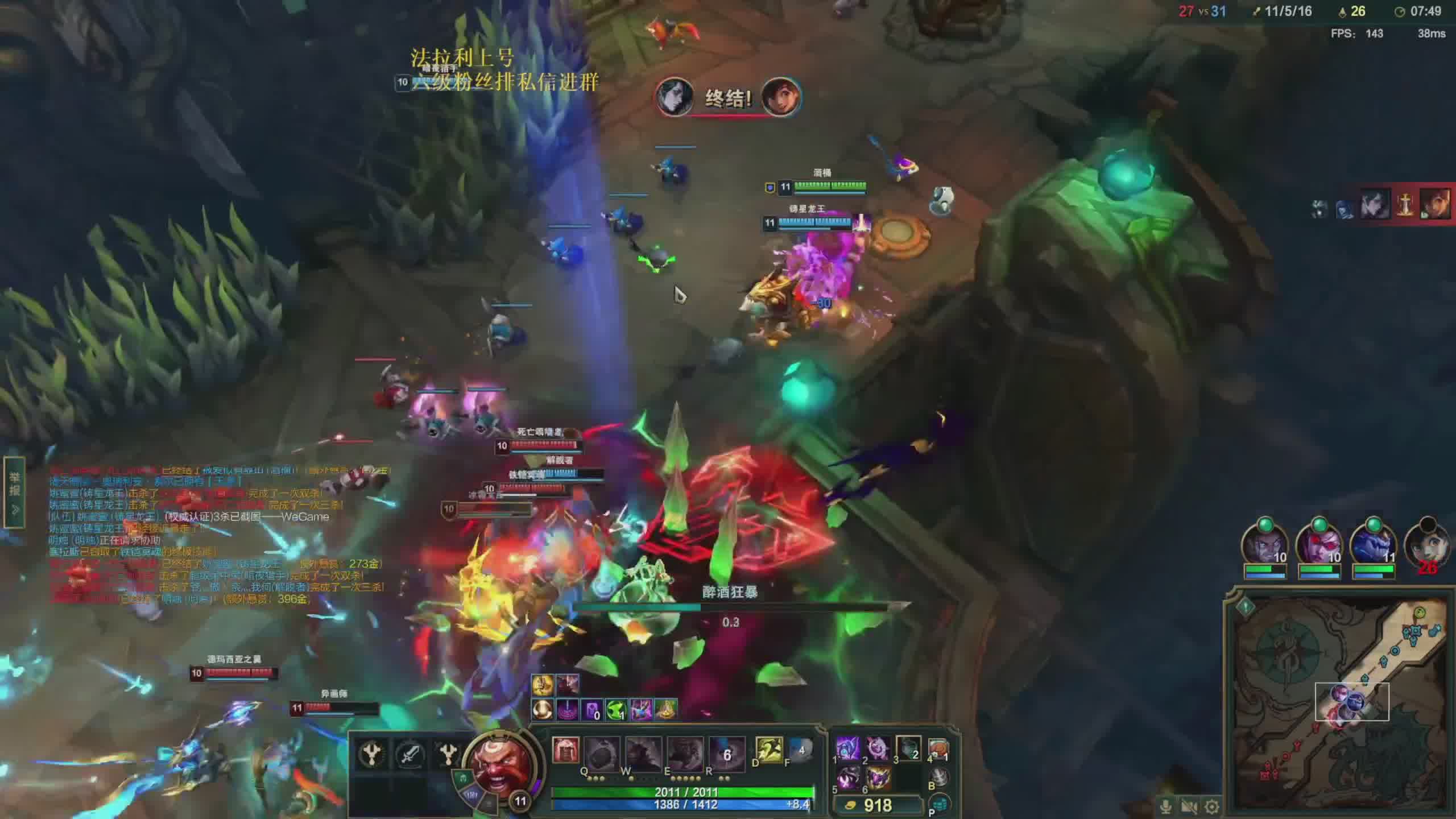Toggle the microphone button
Screen dimensions: 1456x819
click(x=1165, y=806)
